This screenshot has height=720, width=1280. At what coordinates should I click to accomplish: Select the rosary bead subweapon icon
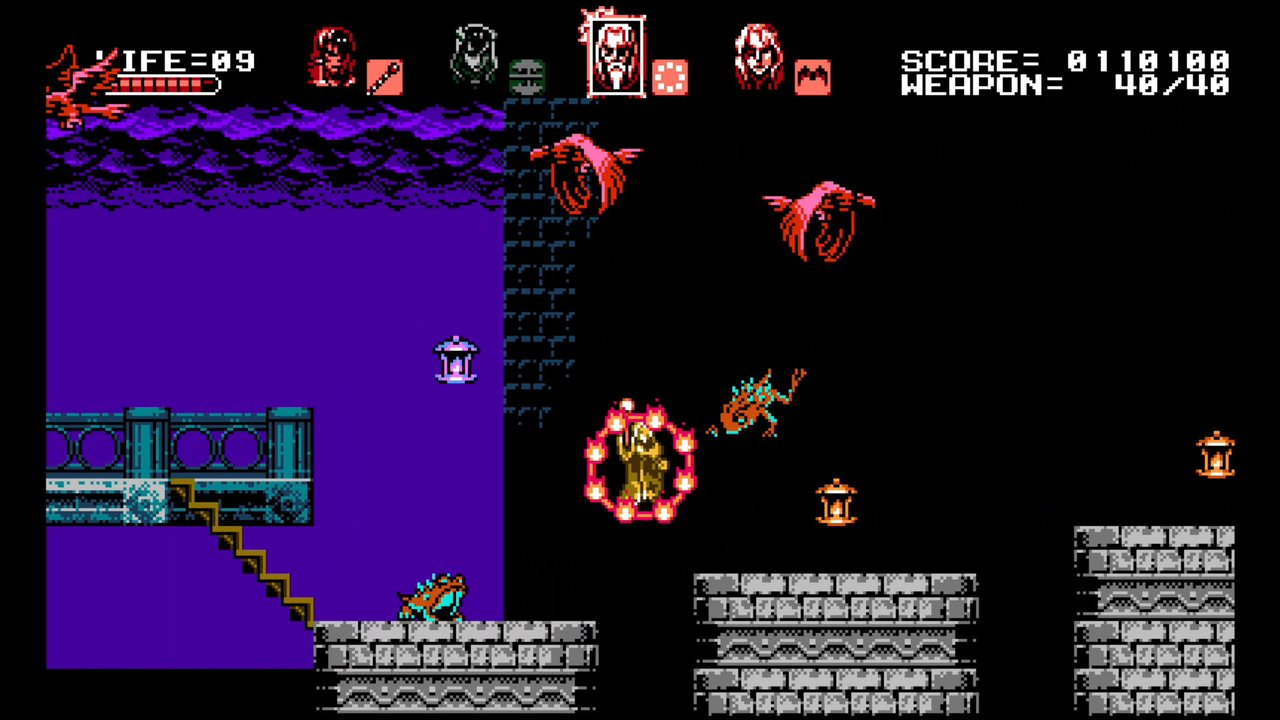tap(670, 75)
